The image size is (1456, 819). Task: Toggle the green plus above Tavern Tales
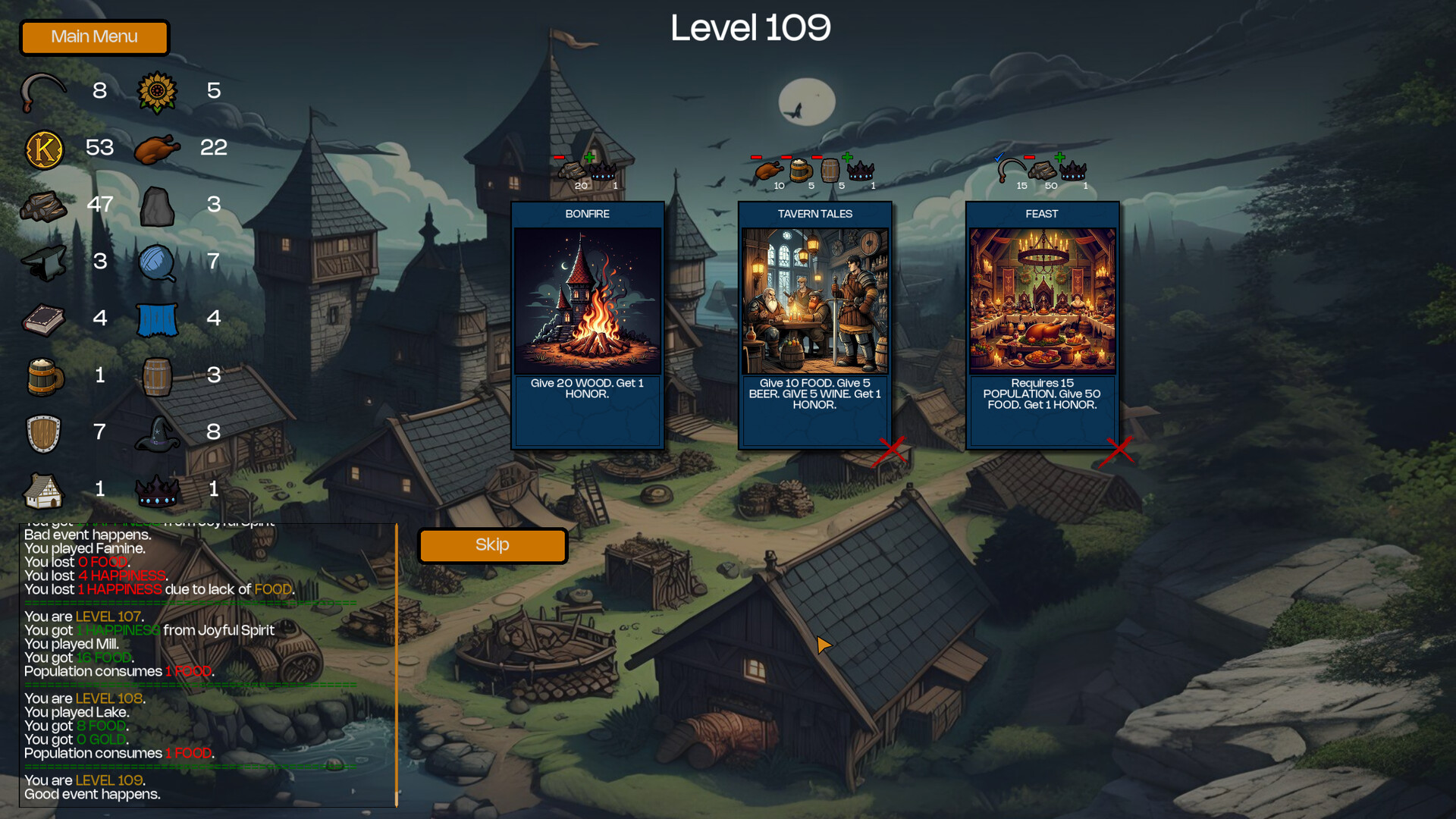pyautogui.click(x=847, y=158)
